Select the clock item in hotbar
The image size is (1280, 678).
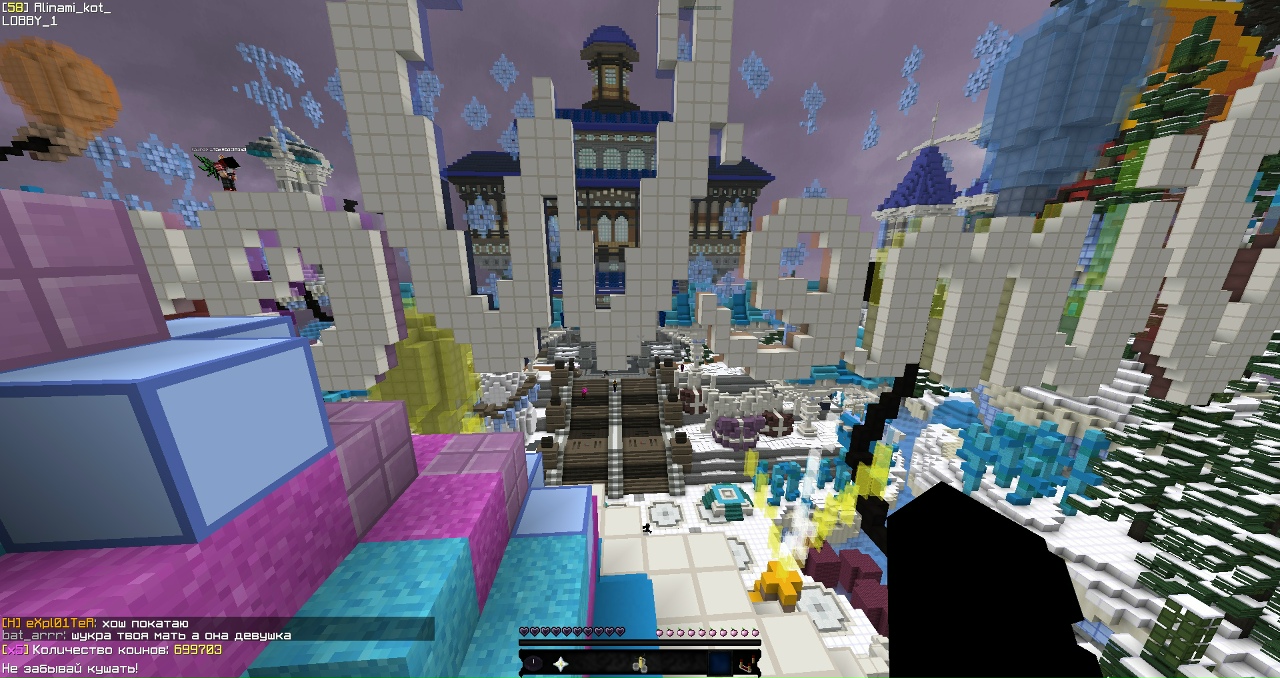click(534, 663)
